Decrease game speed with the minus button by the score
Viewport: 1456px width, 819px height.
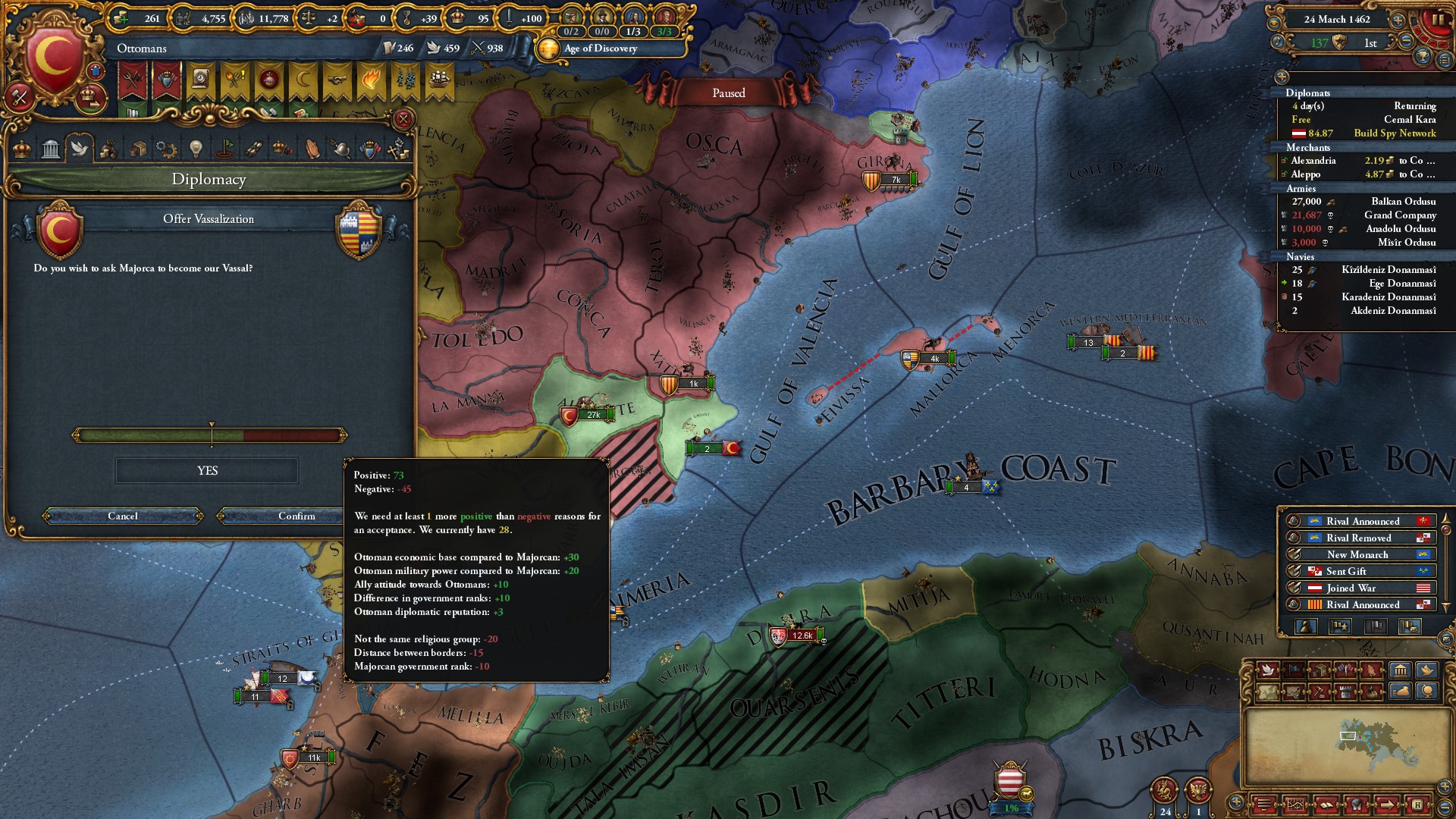[x=1407, y=42]
